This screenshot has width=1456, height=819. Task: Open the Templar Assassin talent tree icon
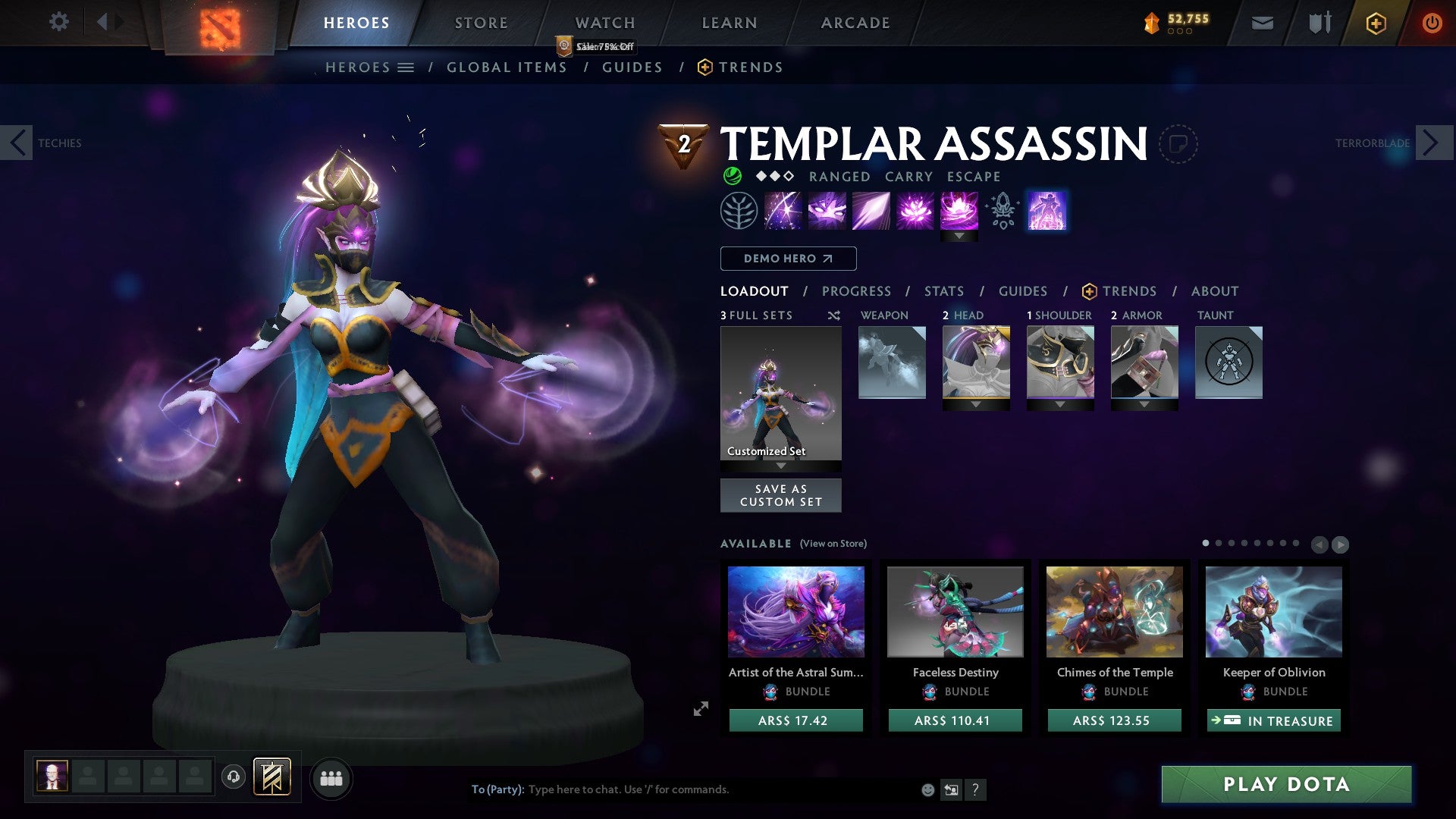(x=738, y=210)
